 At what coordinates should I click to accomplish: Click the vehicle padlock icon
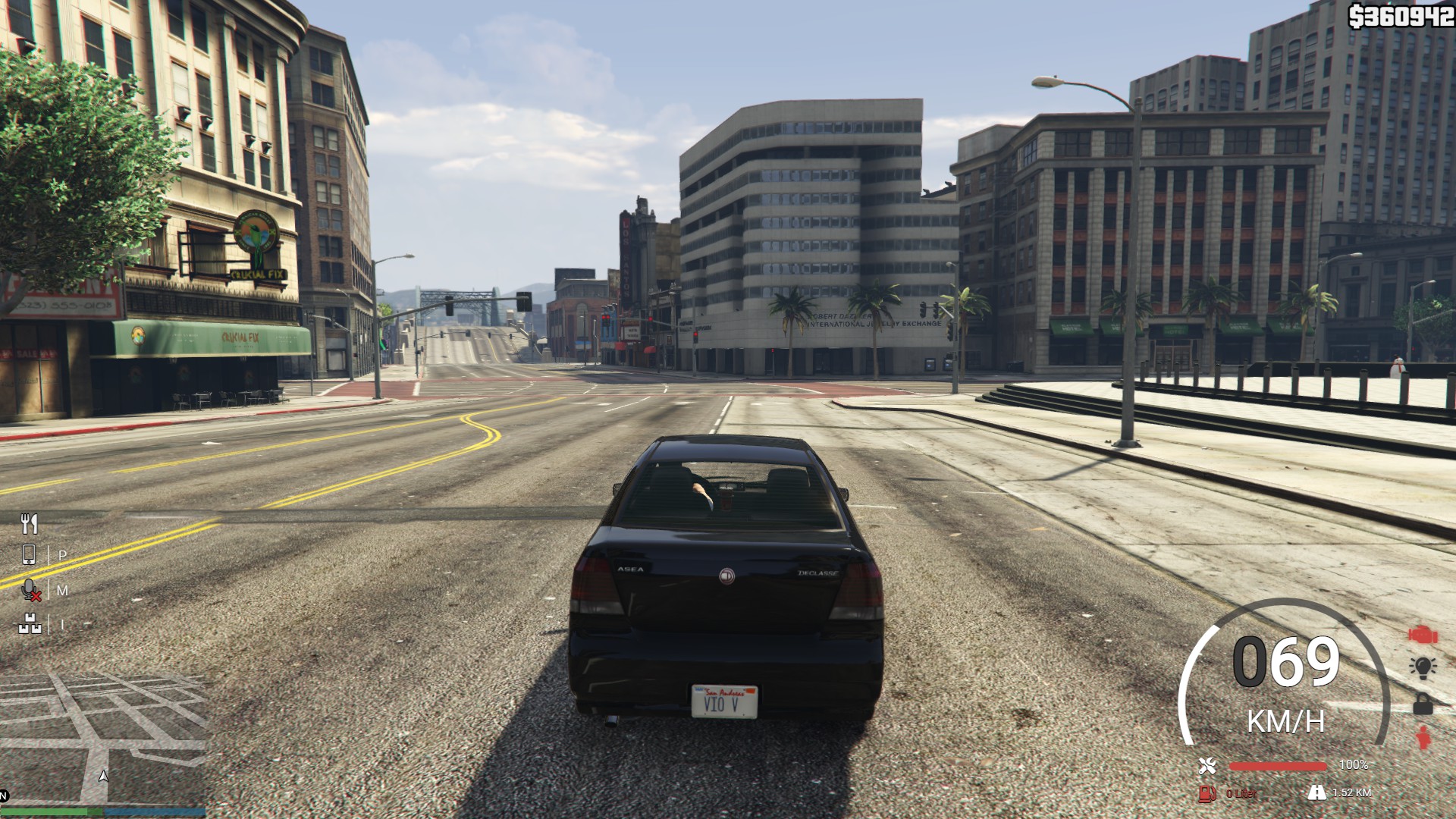click(x=1423, y=704)
